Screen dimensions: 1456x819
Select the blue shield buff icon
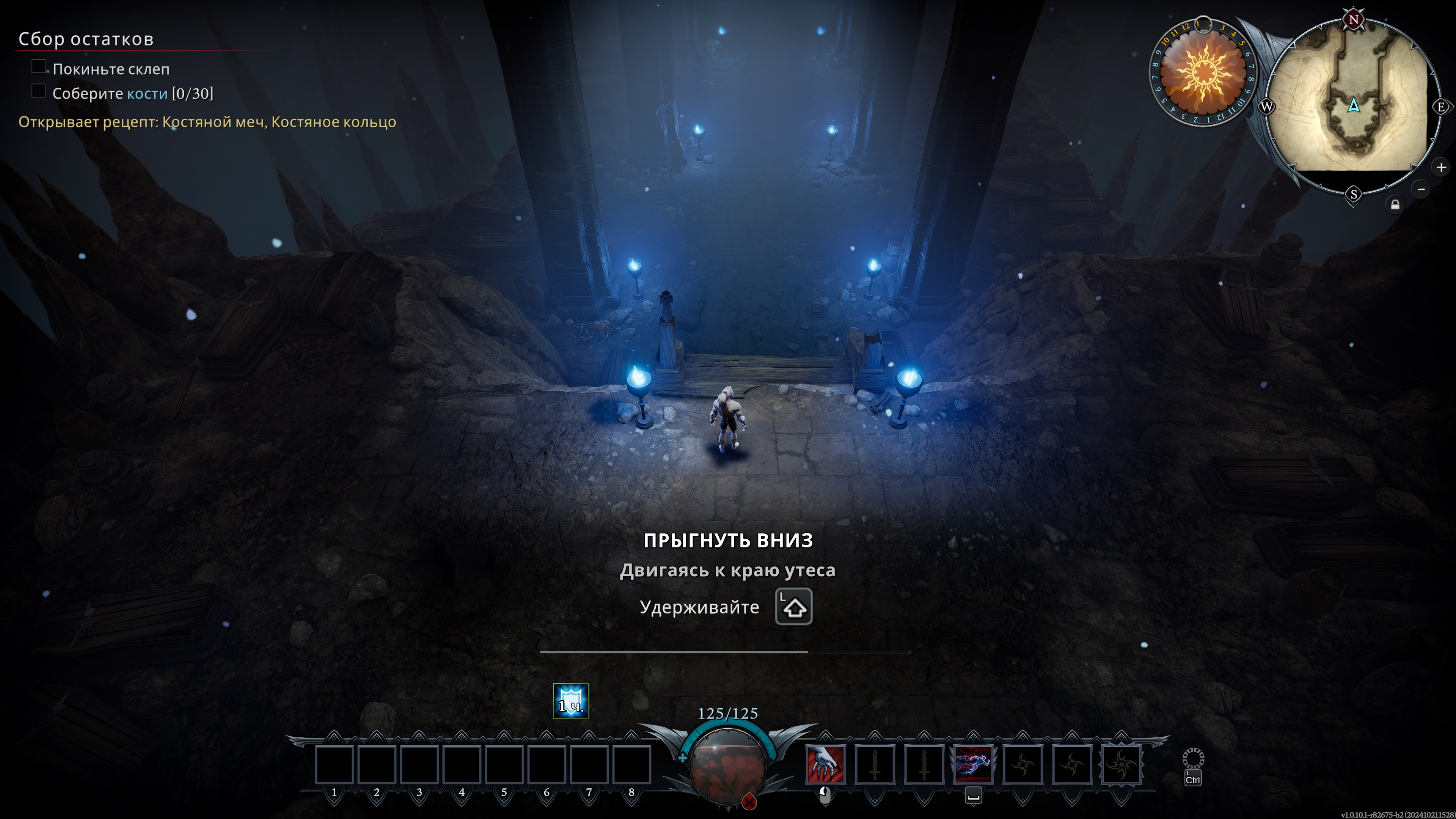coord(571,701)
